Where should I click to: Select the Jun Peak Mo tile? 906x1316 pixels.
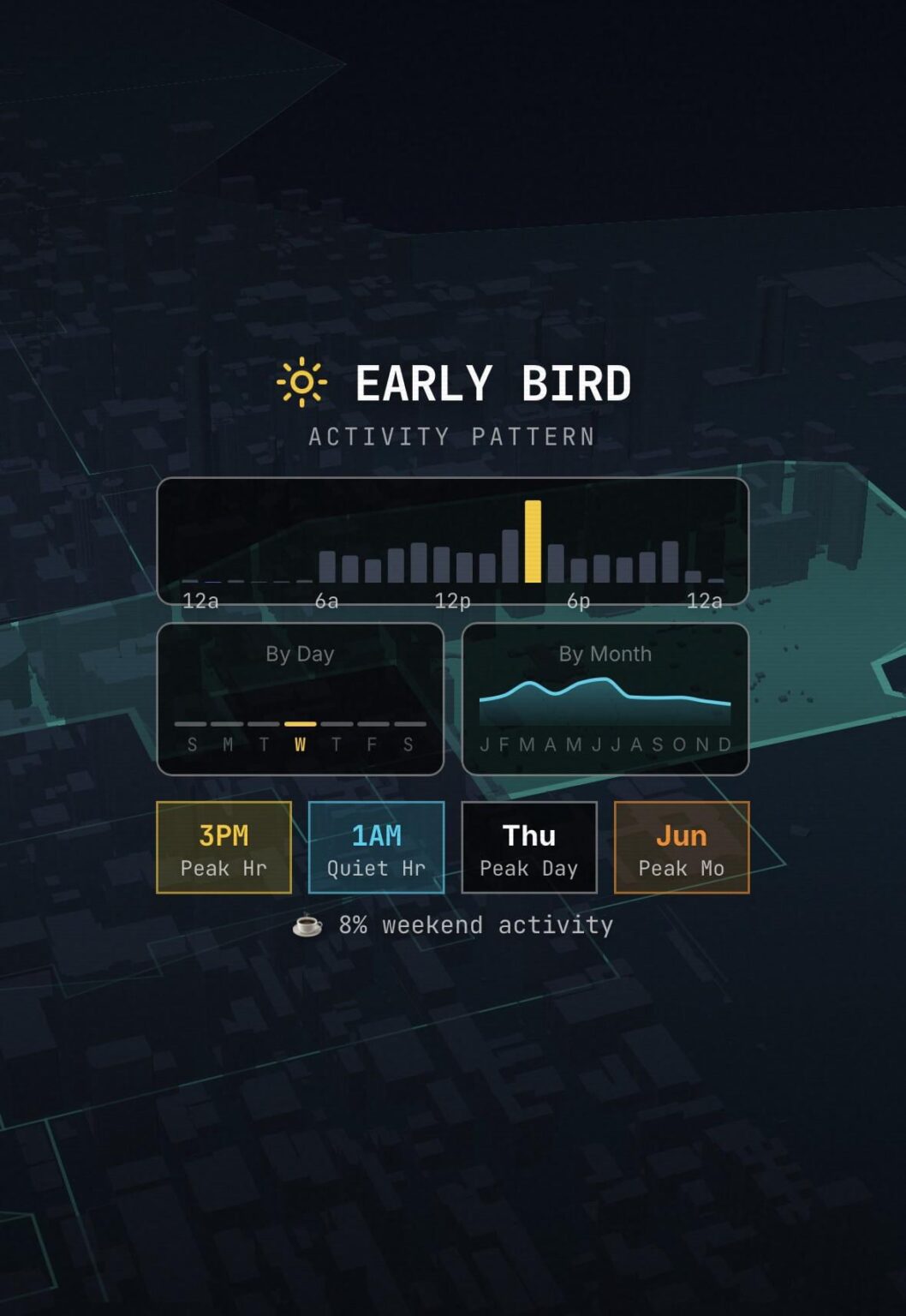(x=681, y=847)
